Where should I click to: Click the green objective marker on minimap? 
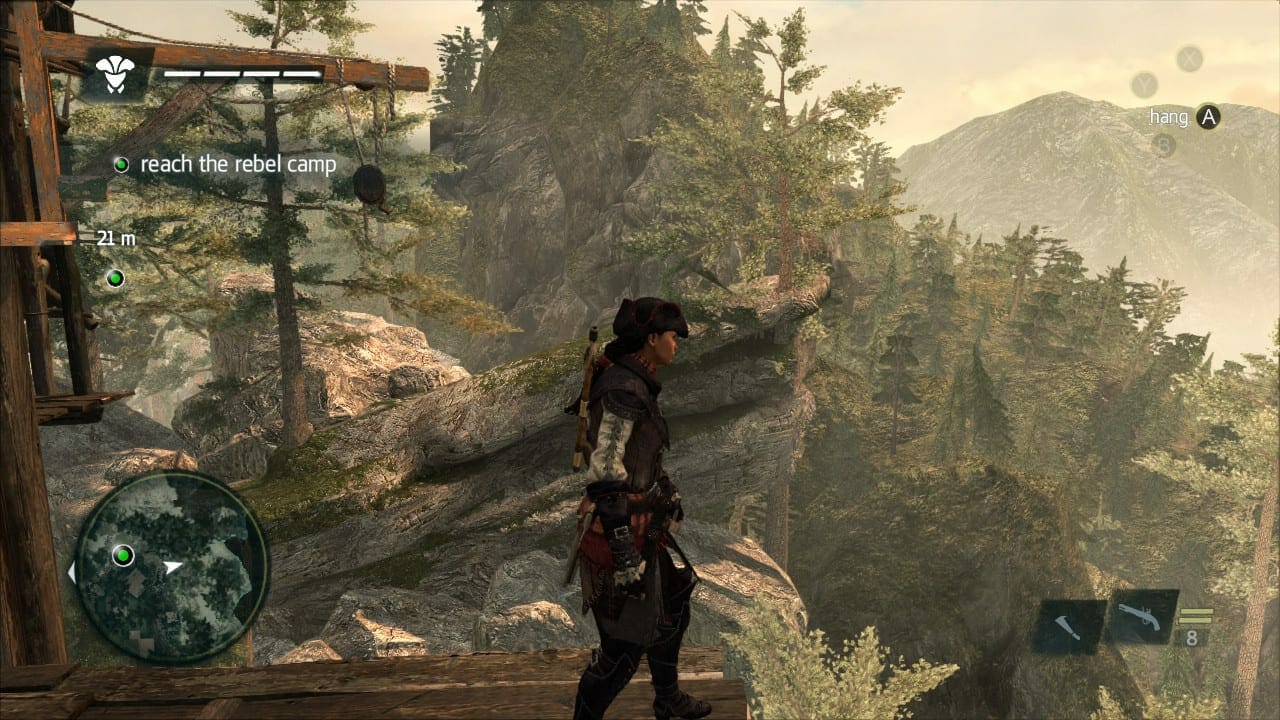(123, 554)
